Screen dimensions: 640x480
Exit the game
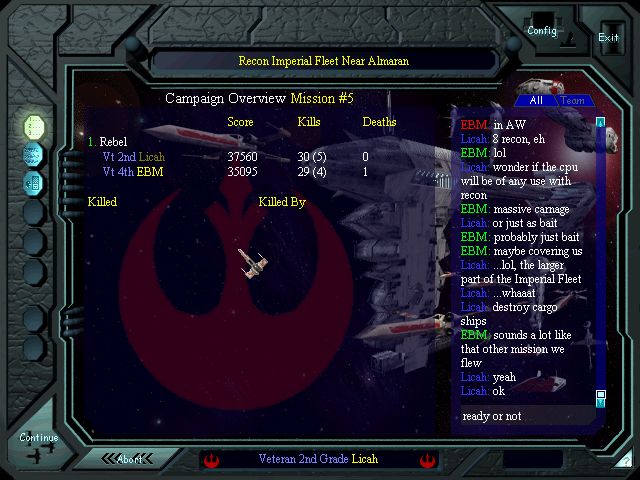(x=608, y=36)
